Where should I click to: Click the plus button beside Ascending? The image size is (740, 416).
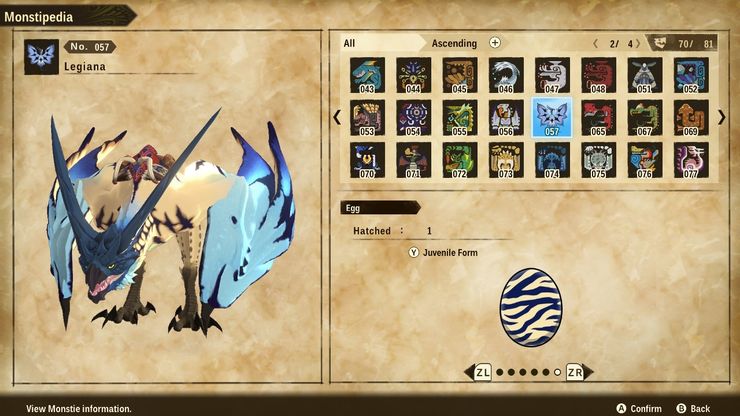(x=495, y=43)
